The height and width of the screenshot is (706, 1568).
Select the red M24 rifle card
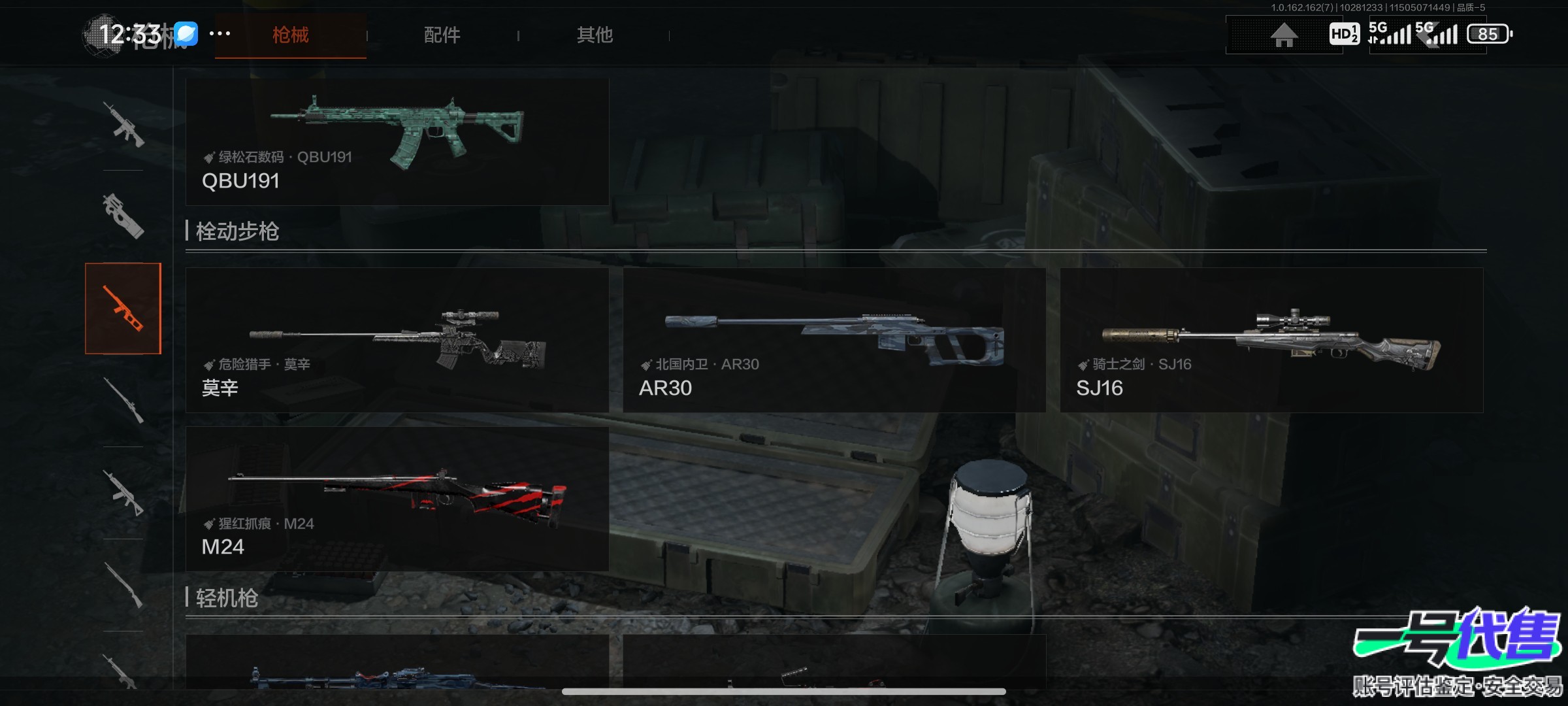397,499
